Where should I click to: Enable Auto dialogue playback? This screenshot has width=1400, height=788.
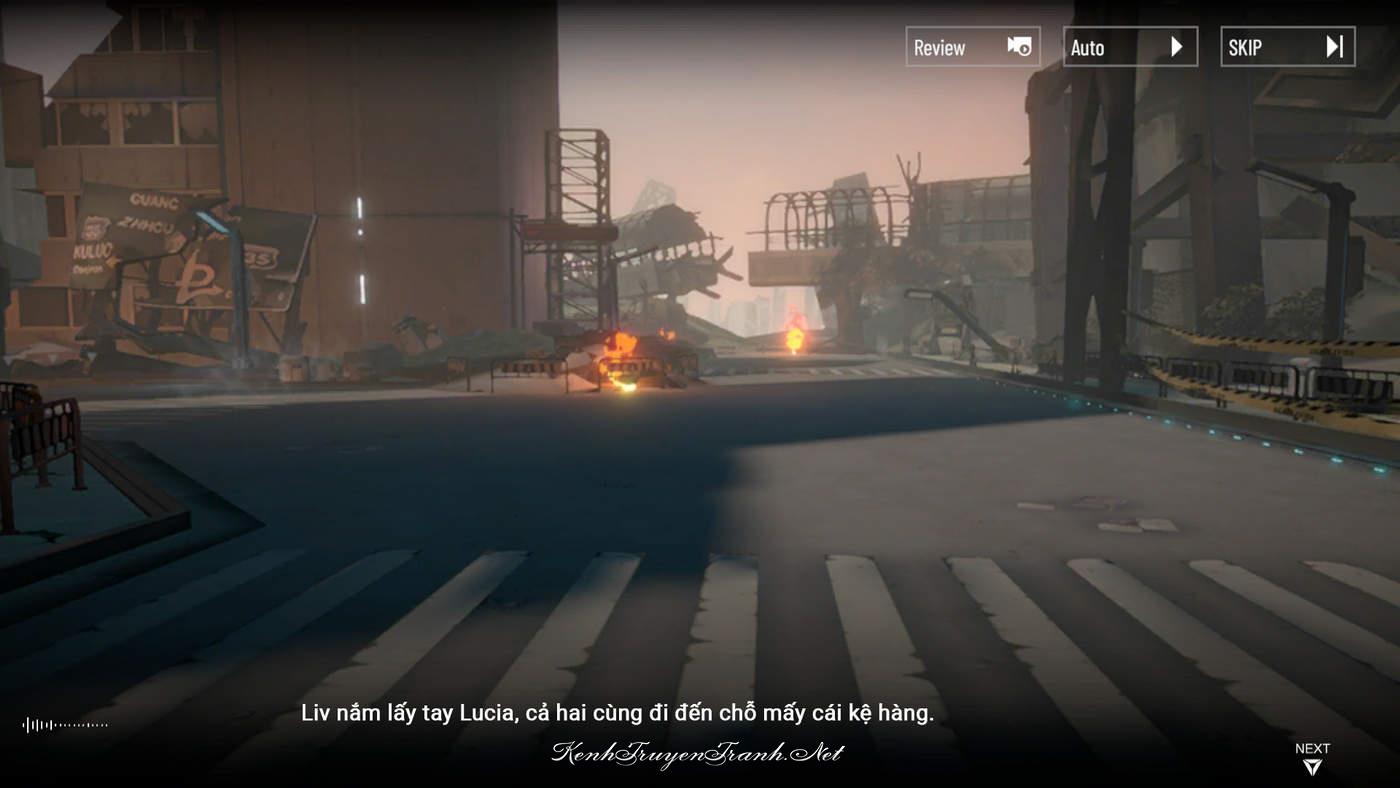1129,47
